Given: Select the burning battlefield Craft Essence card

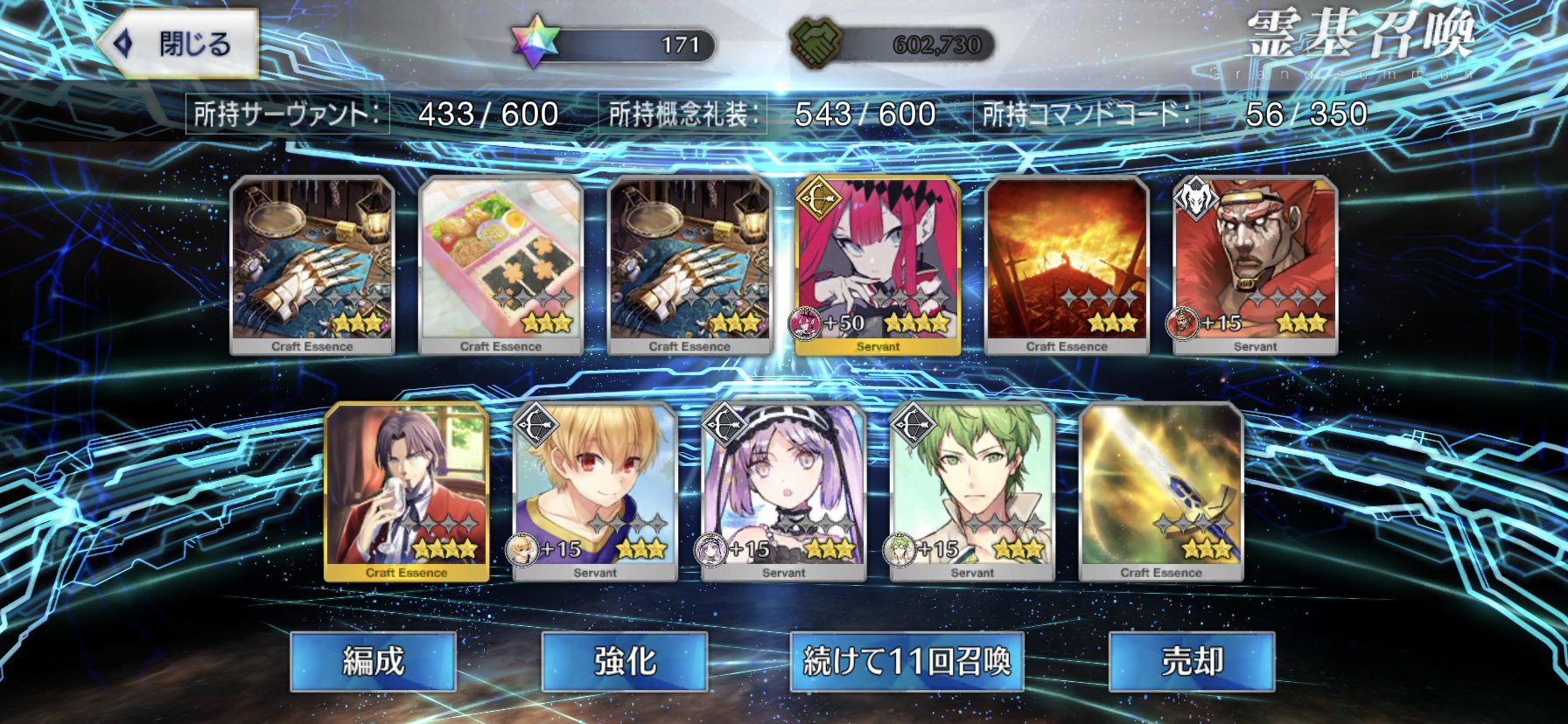Looking at the screenshot, I should pyautogui.click(x=1067, y=264).
